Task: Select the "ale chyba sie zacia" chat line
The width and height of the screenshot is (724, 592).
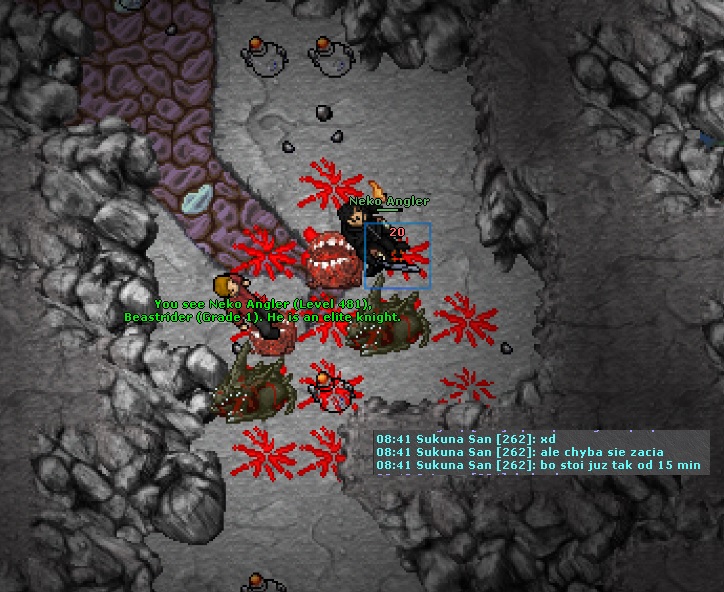Action: [519, 452]
